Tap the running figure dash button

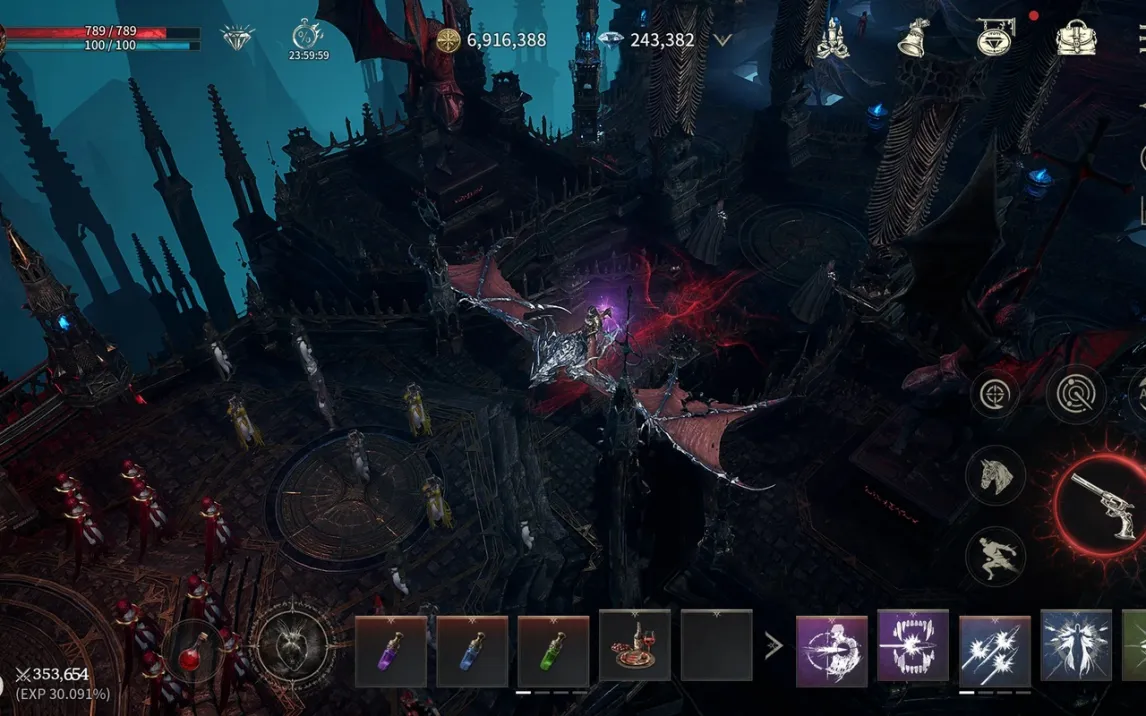(x=995, y=556)
